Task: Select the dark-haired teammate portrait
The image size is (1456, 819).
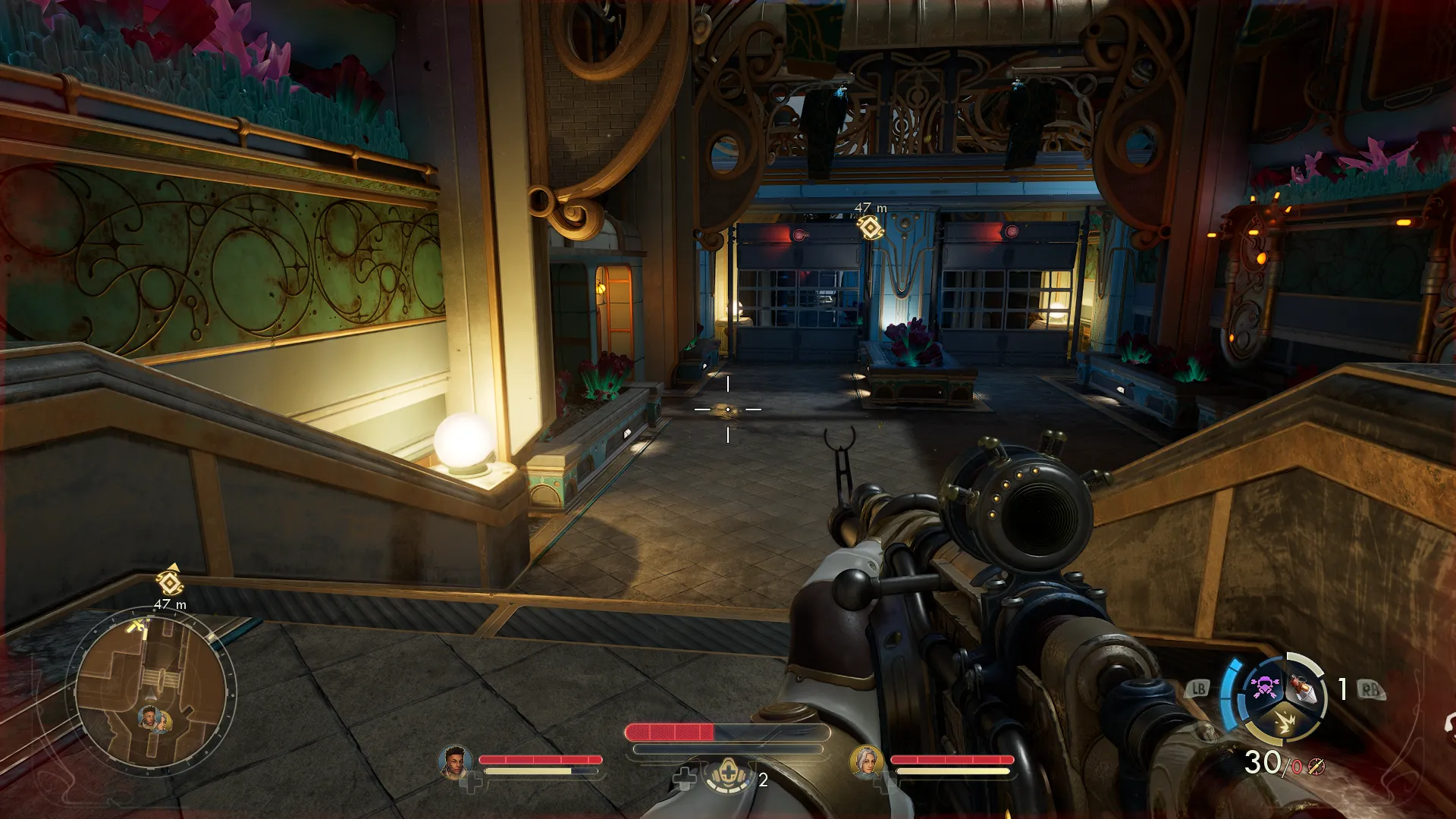Action: pyautogui.click(x=454, y=761)
